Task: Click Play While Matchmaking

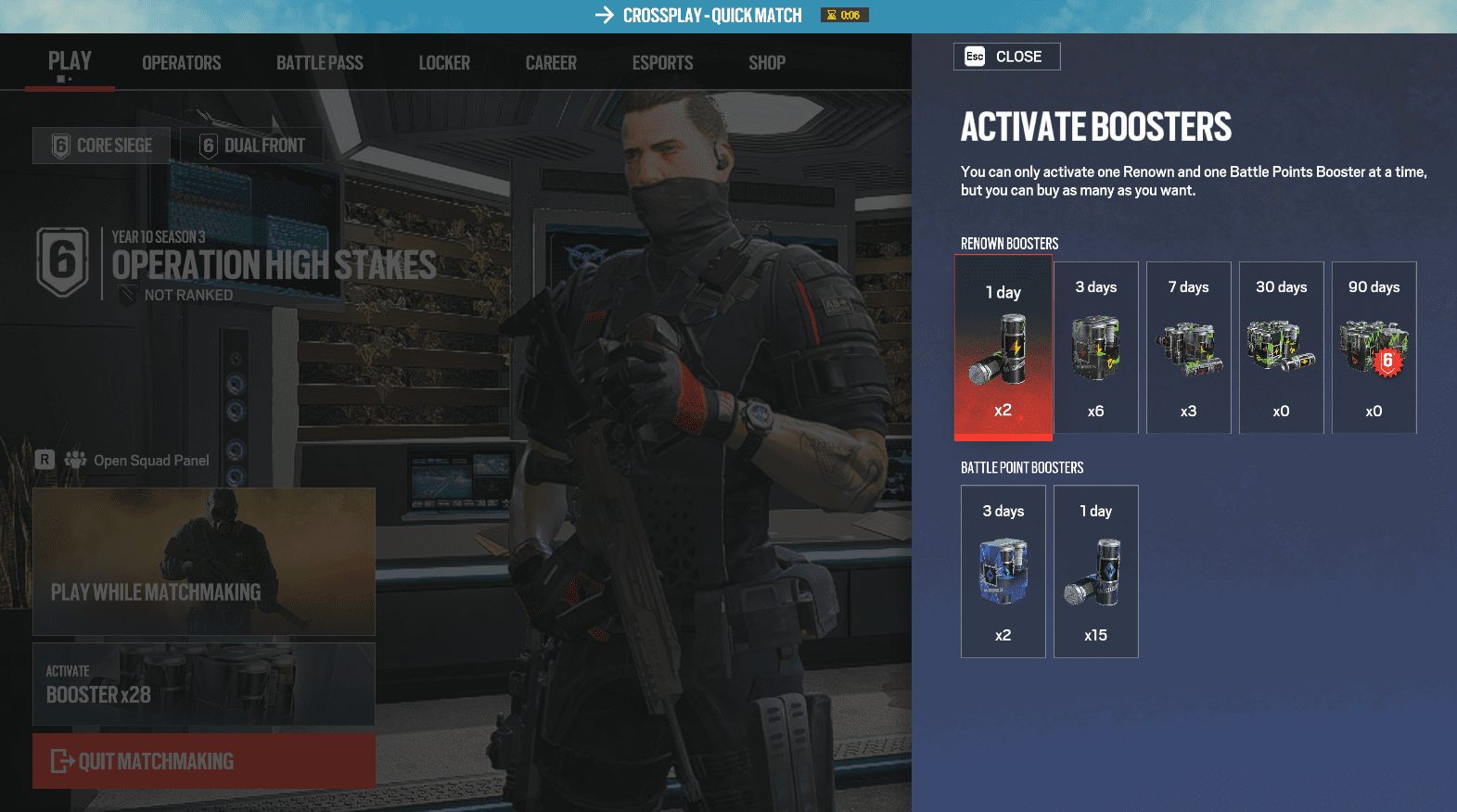Action: pos(204,561)
